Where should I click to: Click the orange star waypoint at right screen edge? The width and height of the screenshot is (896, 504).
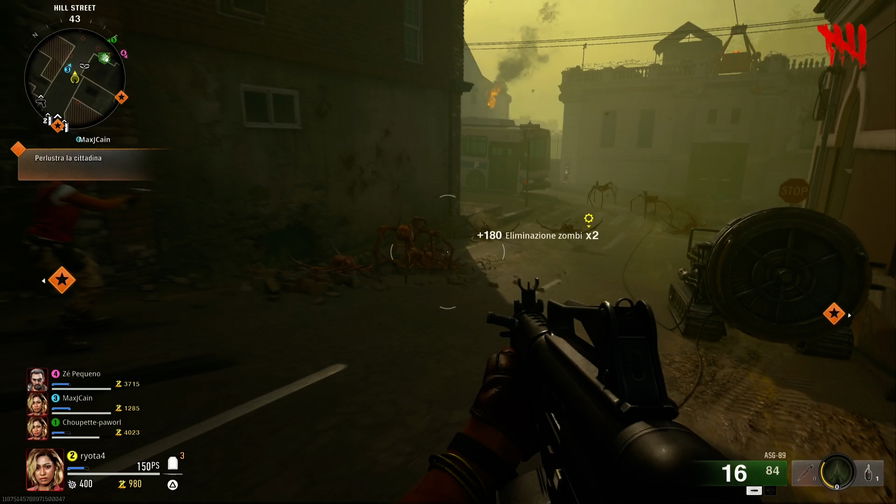click(x=833, y=314)
